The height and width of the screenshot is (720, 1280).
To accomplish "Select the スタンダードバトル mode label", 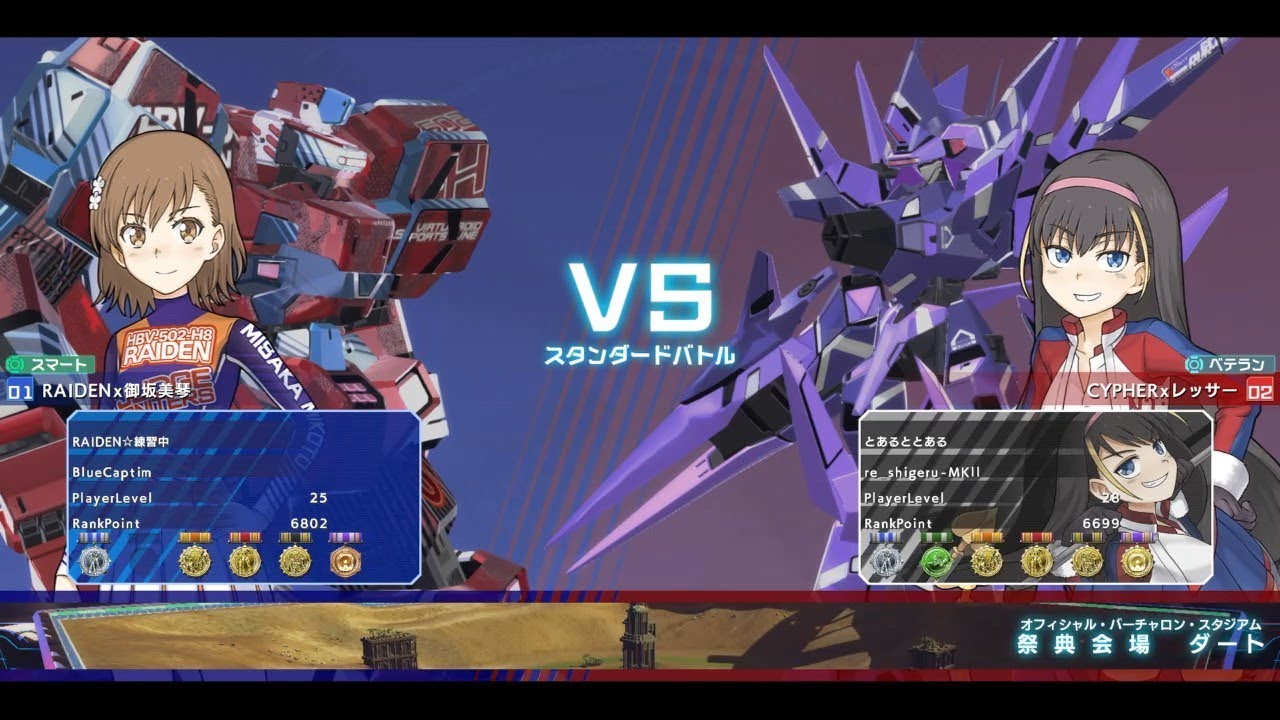I will click(640, 353).
